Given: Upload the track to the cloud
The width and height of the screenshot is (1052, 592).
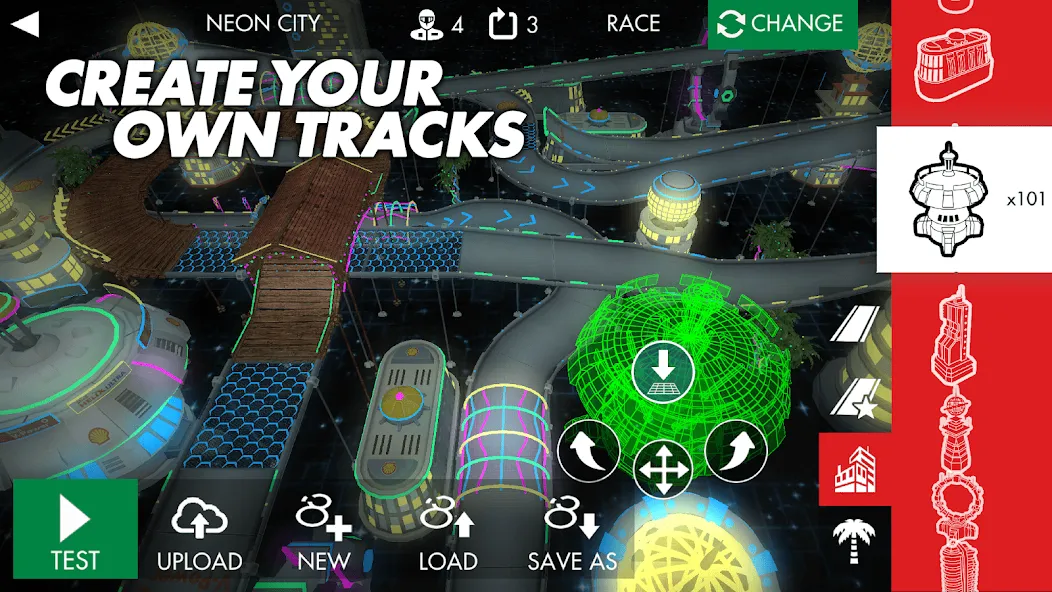Looking at the screenshot, I should (x=200, y=535).
